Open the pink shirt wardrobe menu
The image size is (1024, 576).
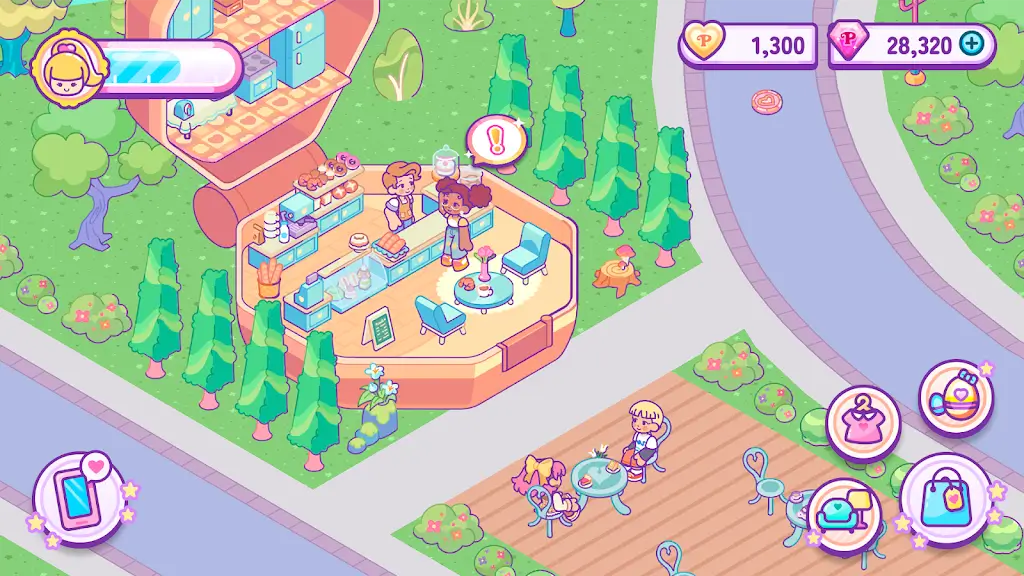[863, 422]
